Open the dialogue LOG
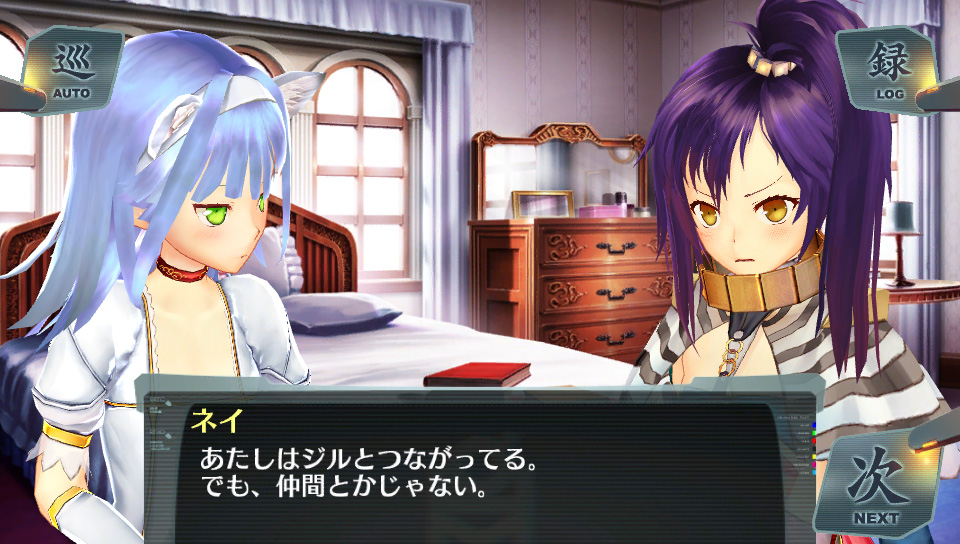 point(888,70)
